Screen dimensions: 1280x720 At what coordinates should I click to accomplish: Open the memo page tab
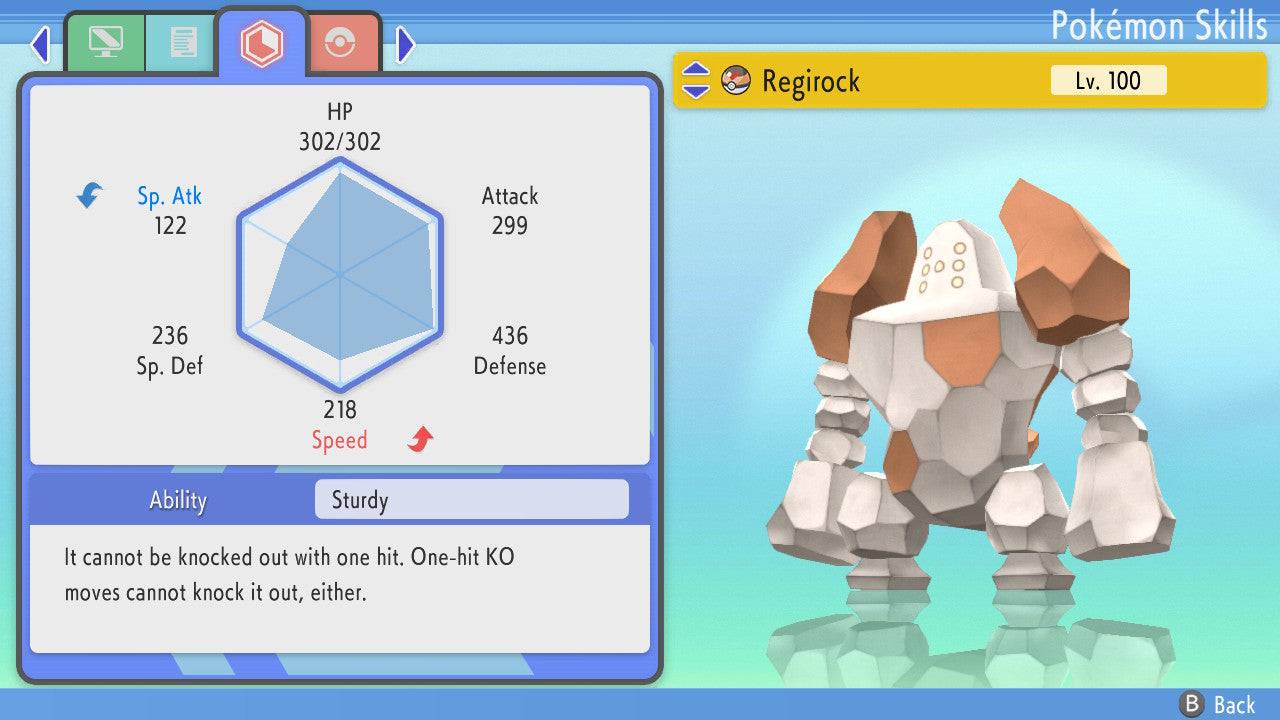[x=182, y=43]
